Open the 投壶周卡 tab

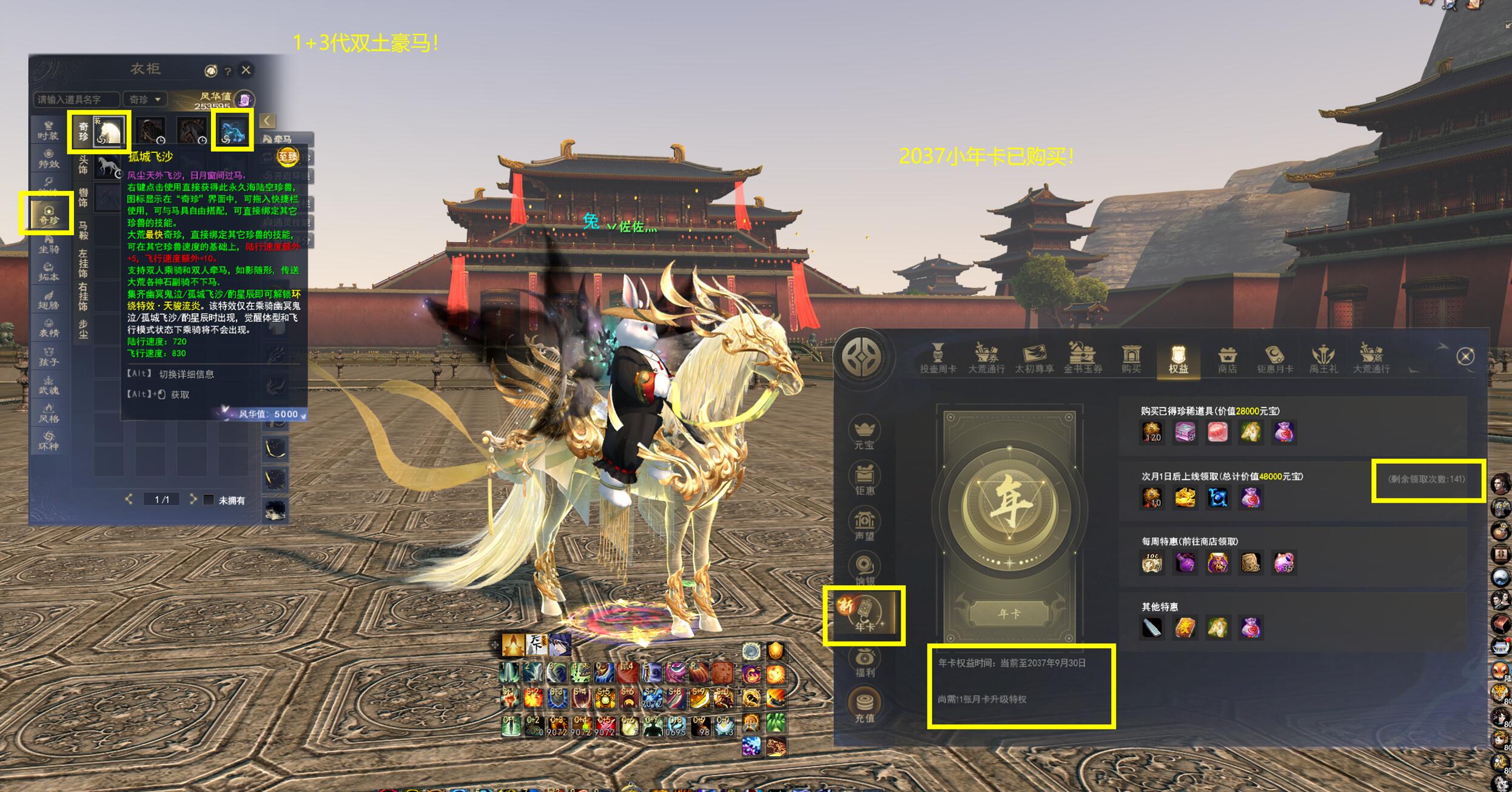pyautogui.click(x=938, y=359)
